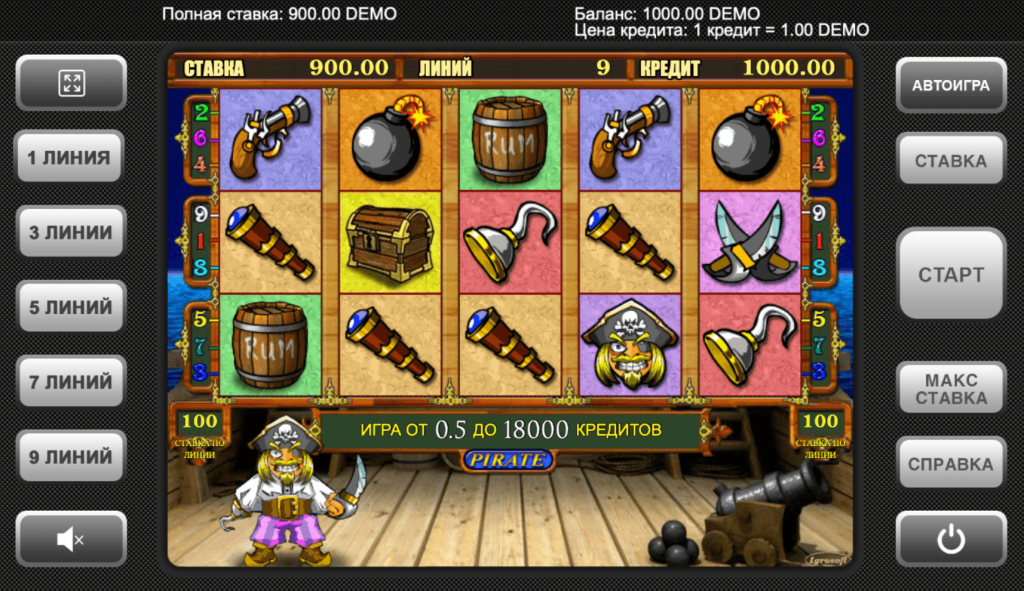Activate all 9 ЛИНИЙ
Image resolution: width=1024 pixels, height=591 pixels.
click(70, 457)
